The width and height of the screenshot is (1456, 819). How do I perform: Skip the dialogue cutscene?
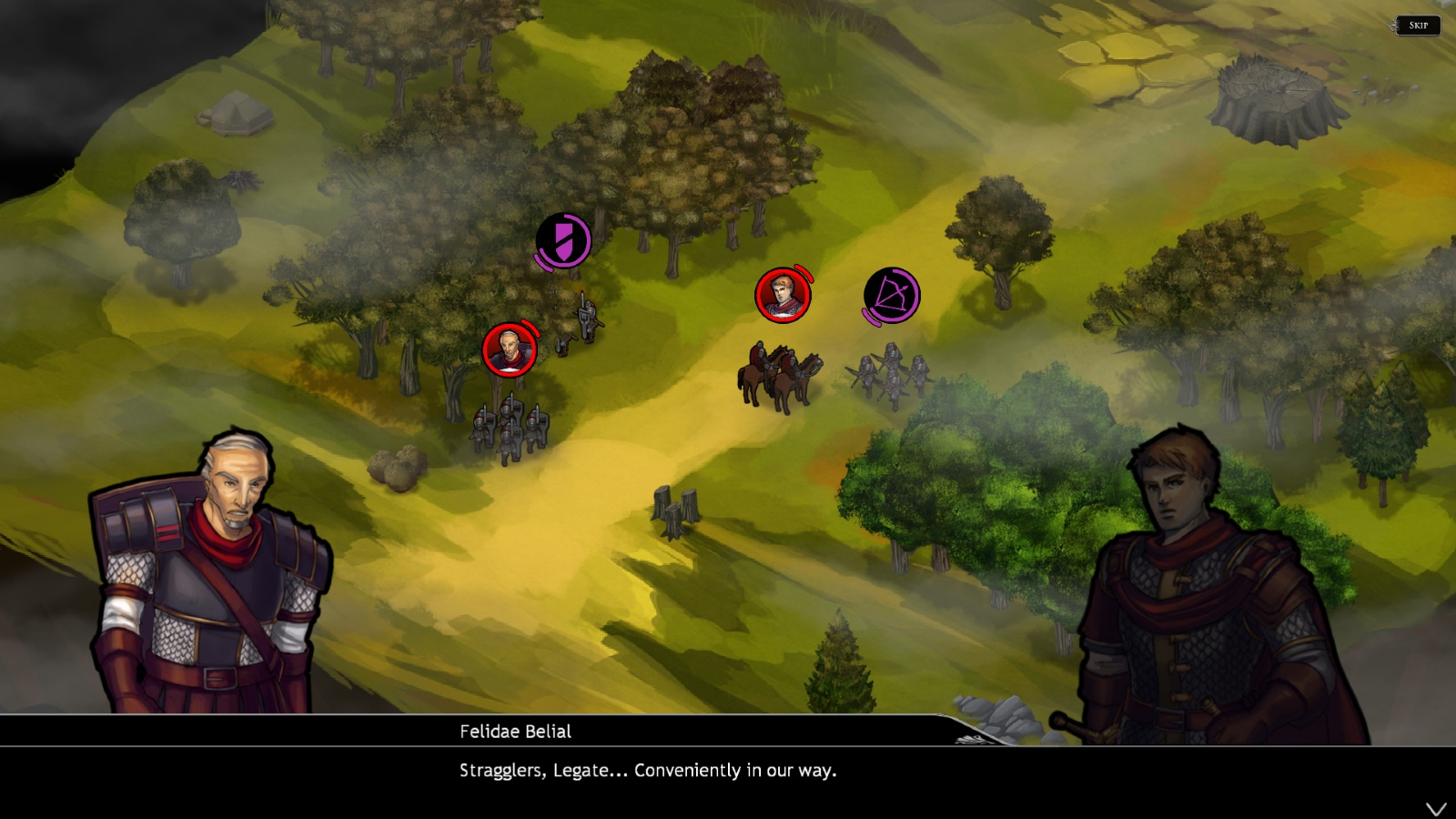click(x=1418, y=25)
